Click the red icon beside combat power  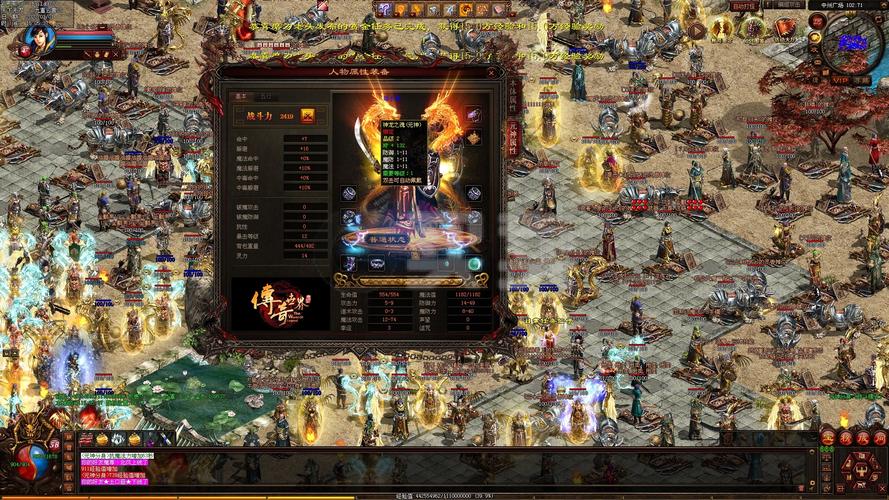click(x=308, y=117)
